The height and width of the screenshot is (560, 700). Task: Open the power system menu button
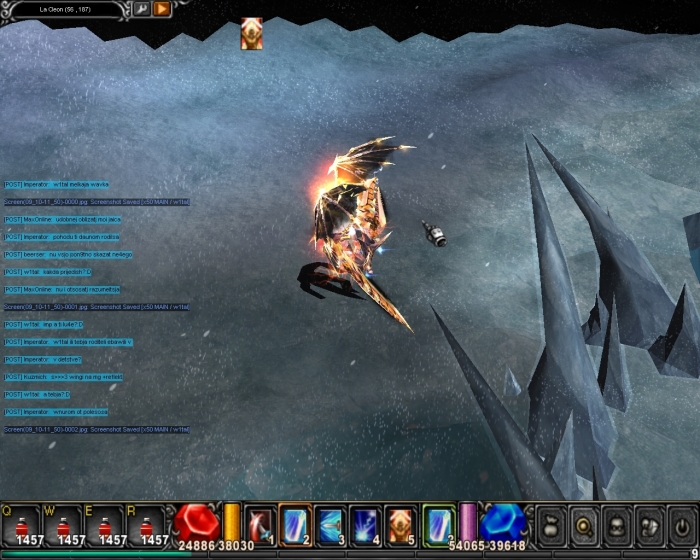pyautogui.click(x=681, y=525)
